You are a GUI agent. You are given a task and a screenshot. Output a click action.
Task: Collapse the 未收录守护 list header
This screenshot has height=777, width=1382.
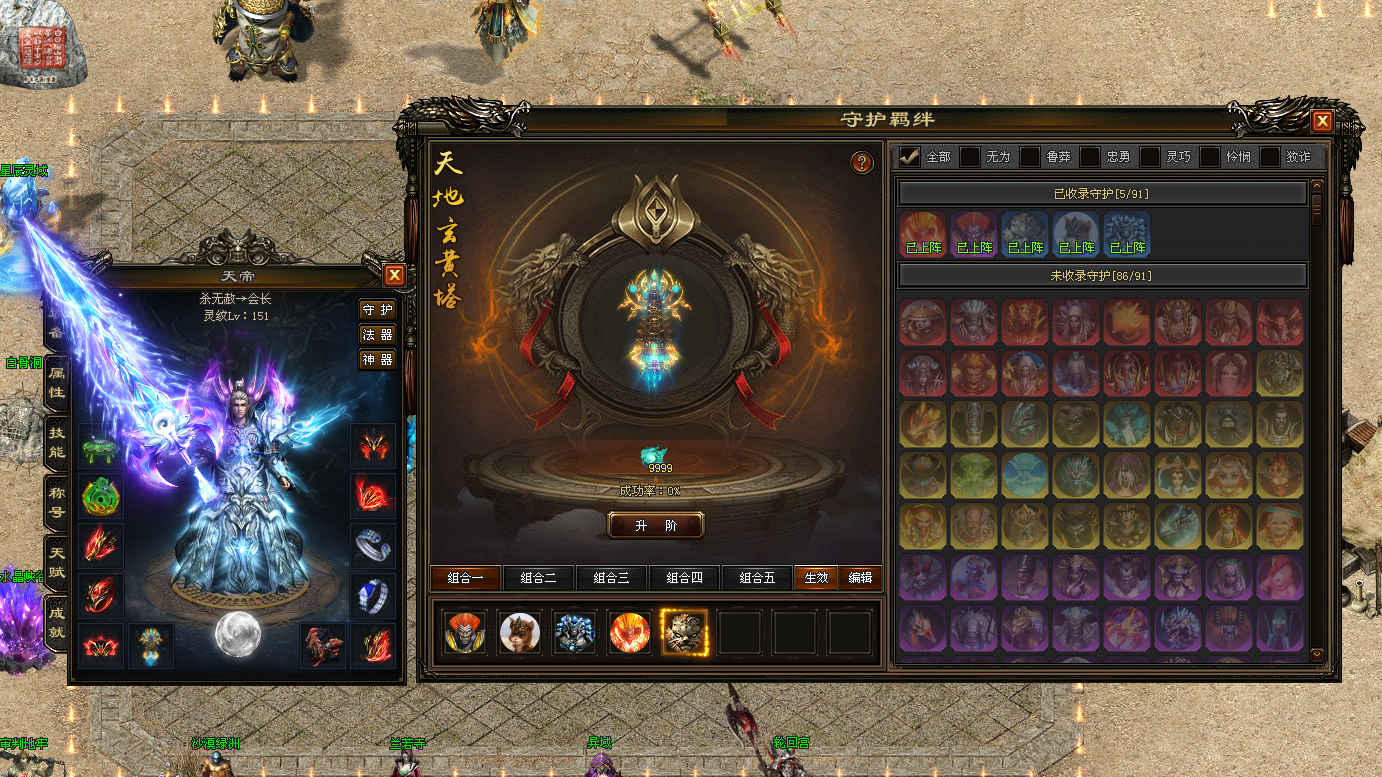1102,275
